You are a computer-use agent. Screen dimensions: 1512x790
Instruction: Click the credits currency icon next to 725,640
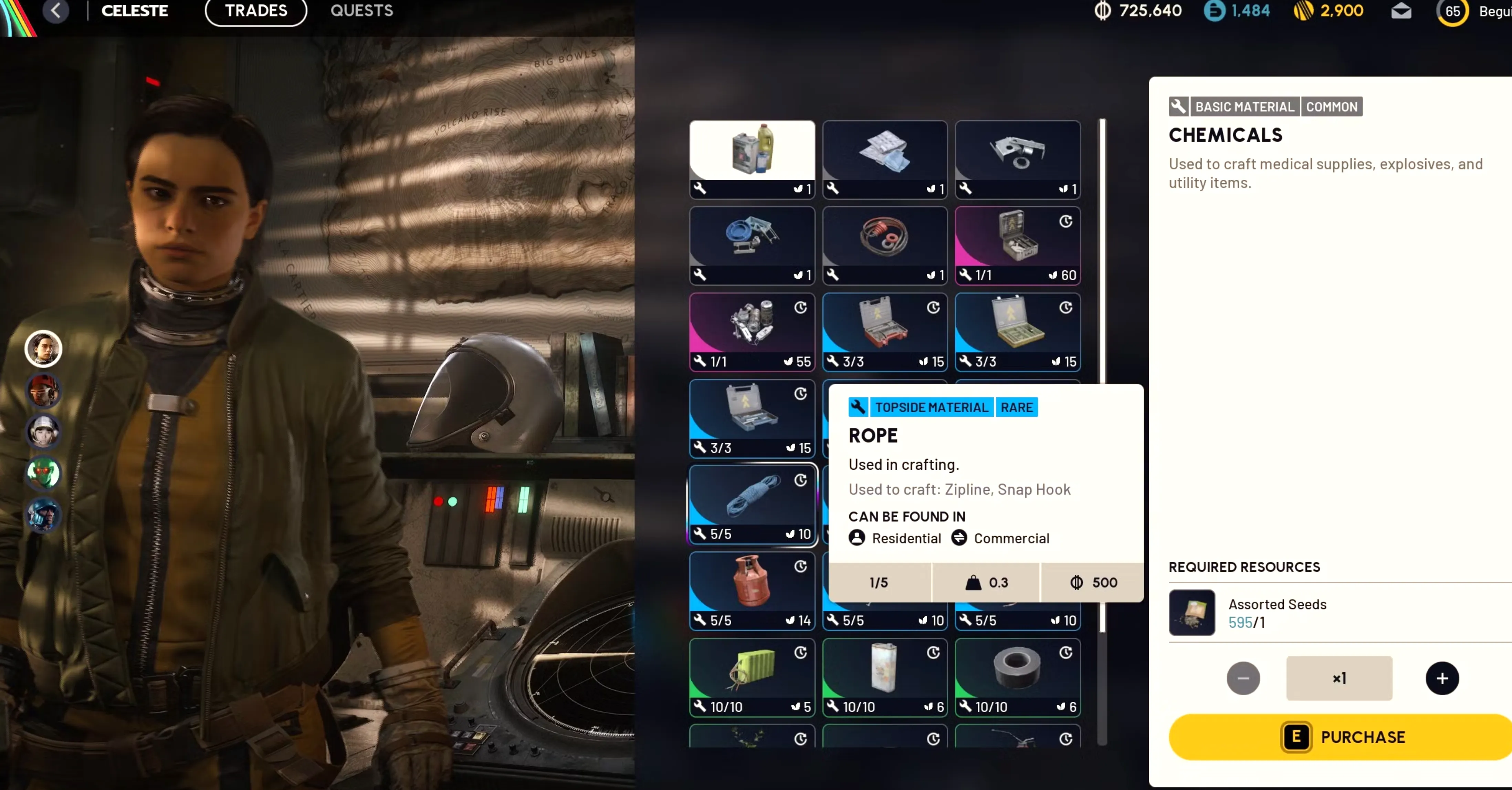tap(1103, 11)
